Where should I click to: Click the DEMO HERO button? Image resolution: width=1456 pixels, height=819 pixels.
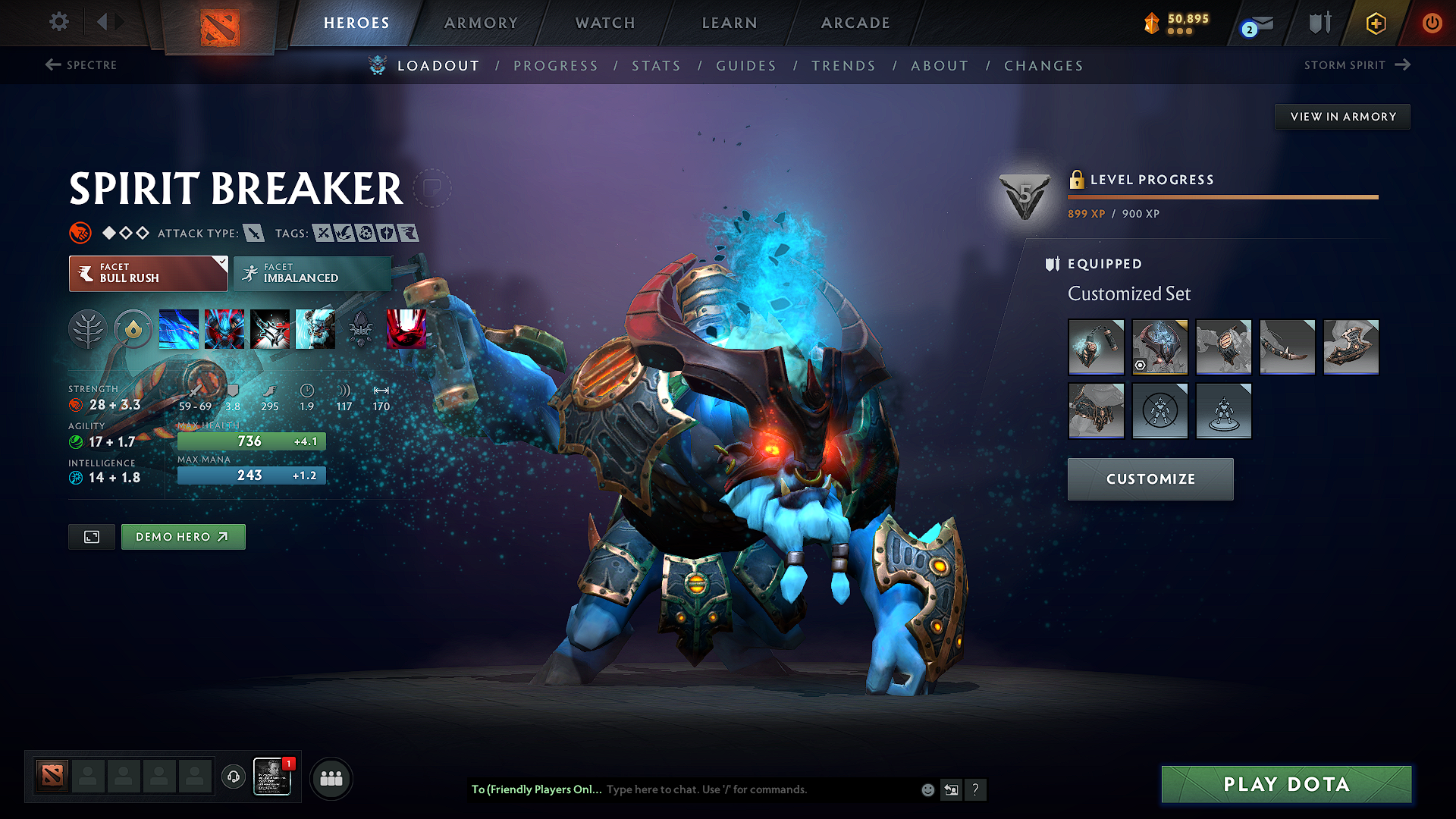coord(183,536)
